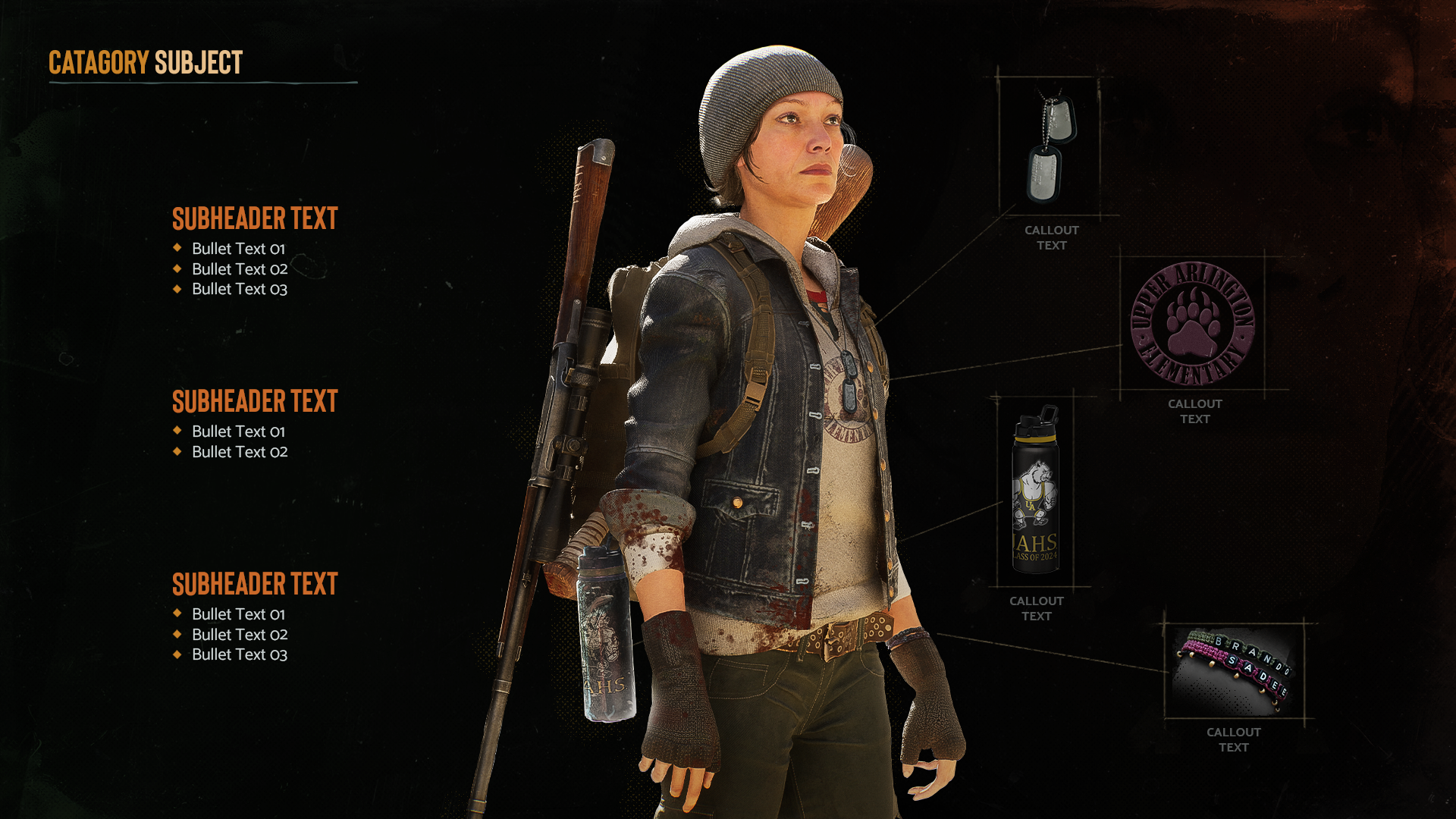Open the Upper Arlington Elementary paw logo callout
The image size is (1456, 819).
(1192, 324)
